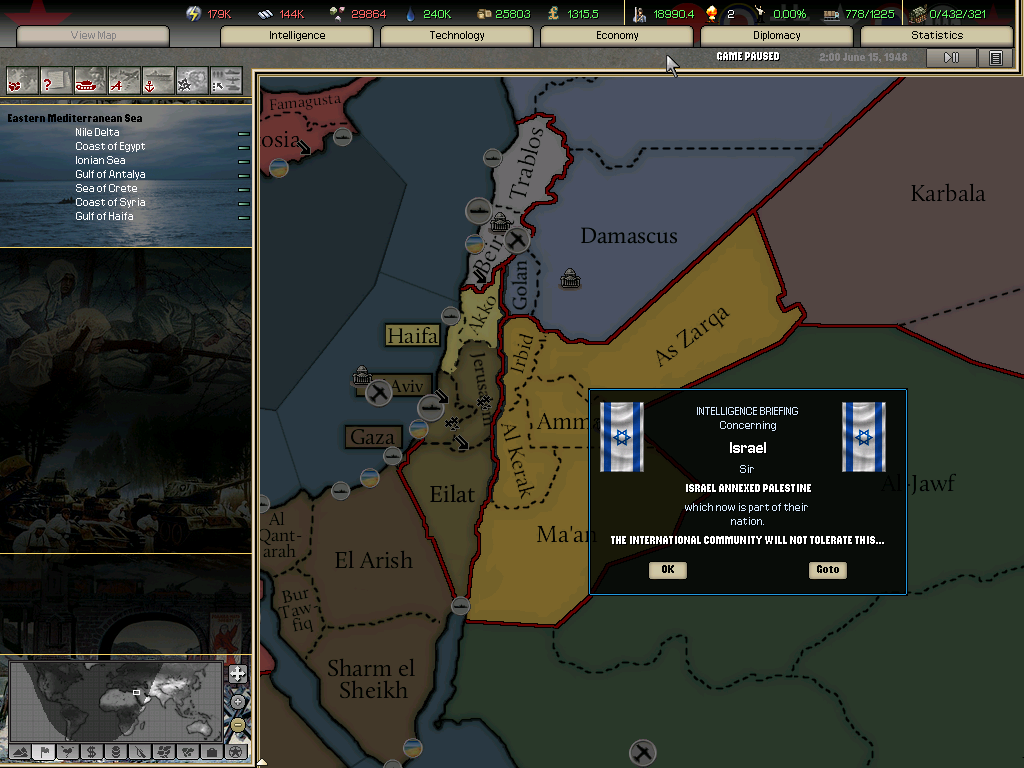
Task: Open the menu list button beside pause
Action: coord(995,58)
